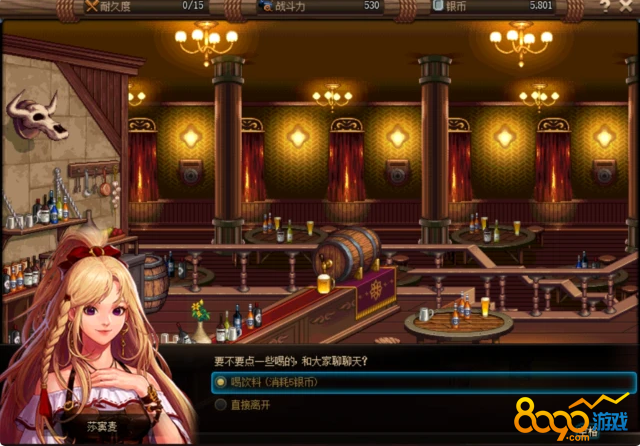Select the 直接离开 dialogue option
Image resolution: width=640 pixels, height=446 pixels.
tap(249, 404)
